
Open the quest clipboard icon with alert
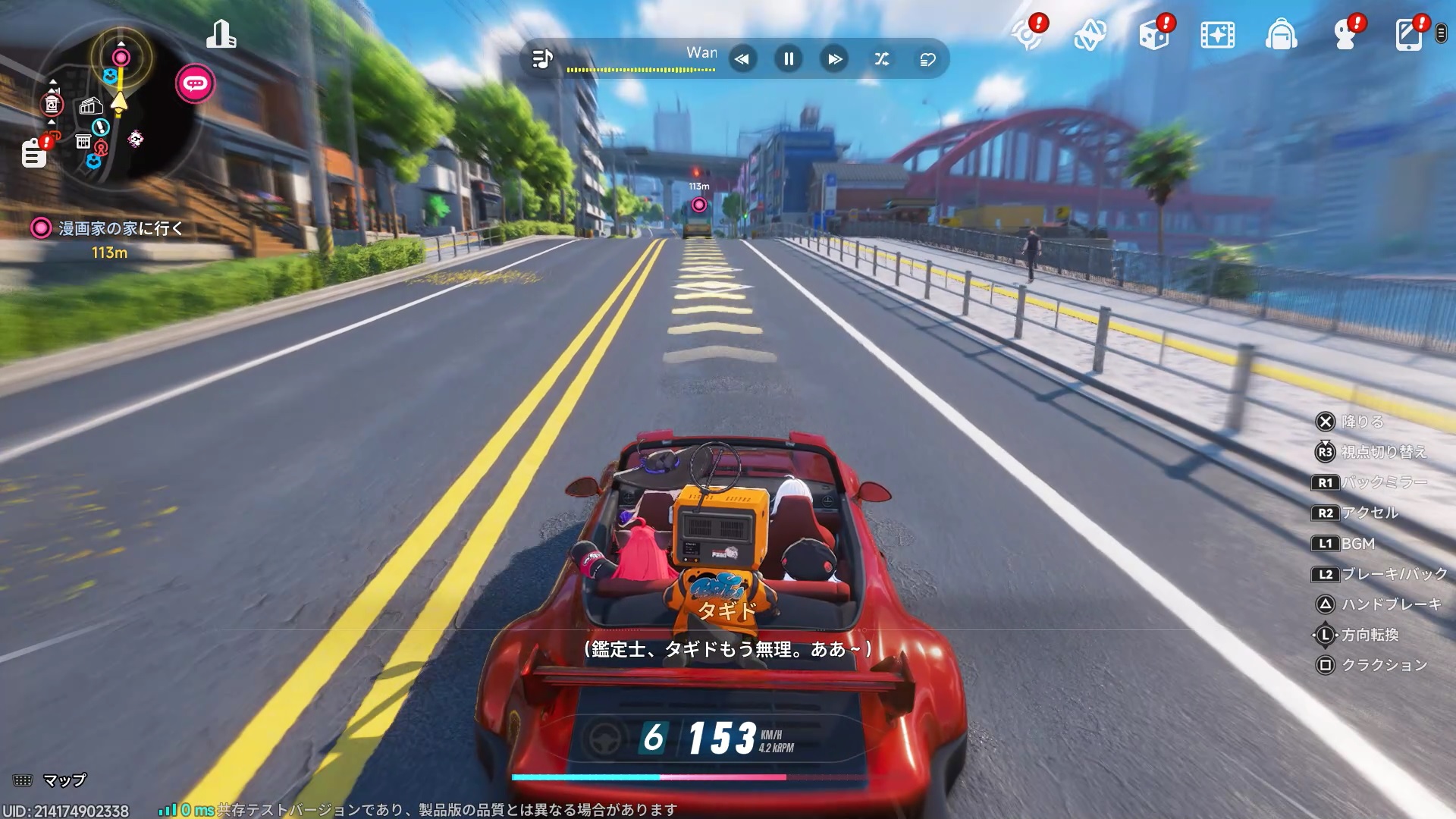point(34,153)
